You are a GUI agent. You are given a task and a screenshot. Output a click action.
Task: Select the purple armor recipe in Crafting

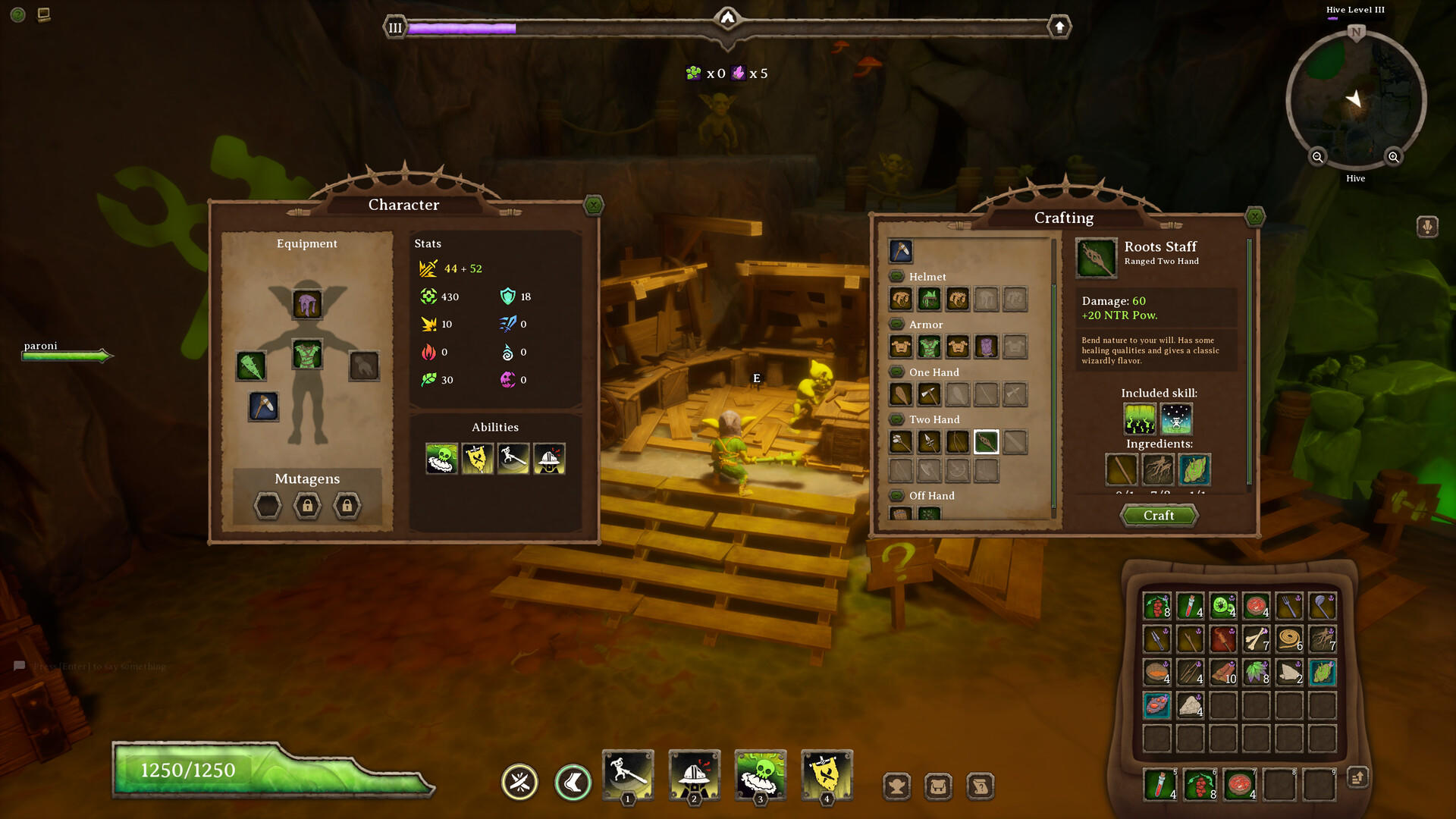986,347
